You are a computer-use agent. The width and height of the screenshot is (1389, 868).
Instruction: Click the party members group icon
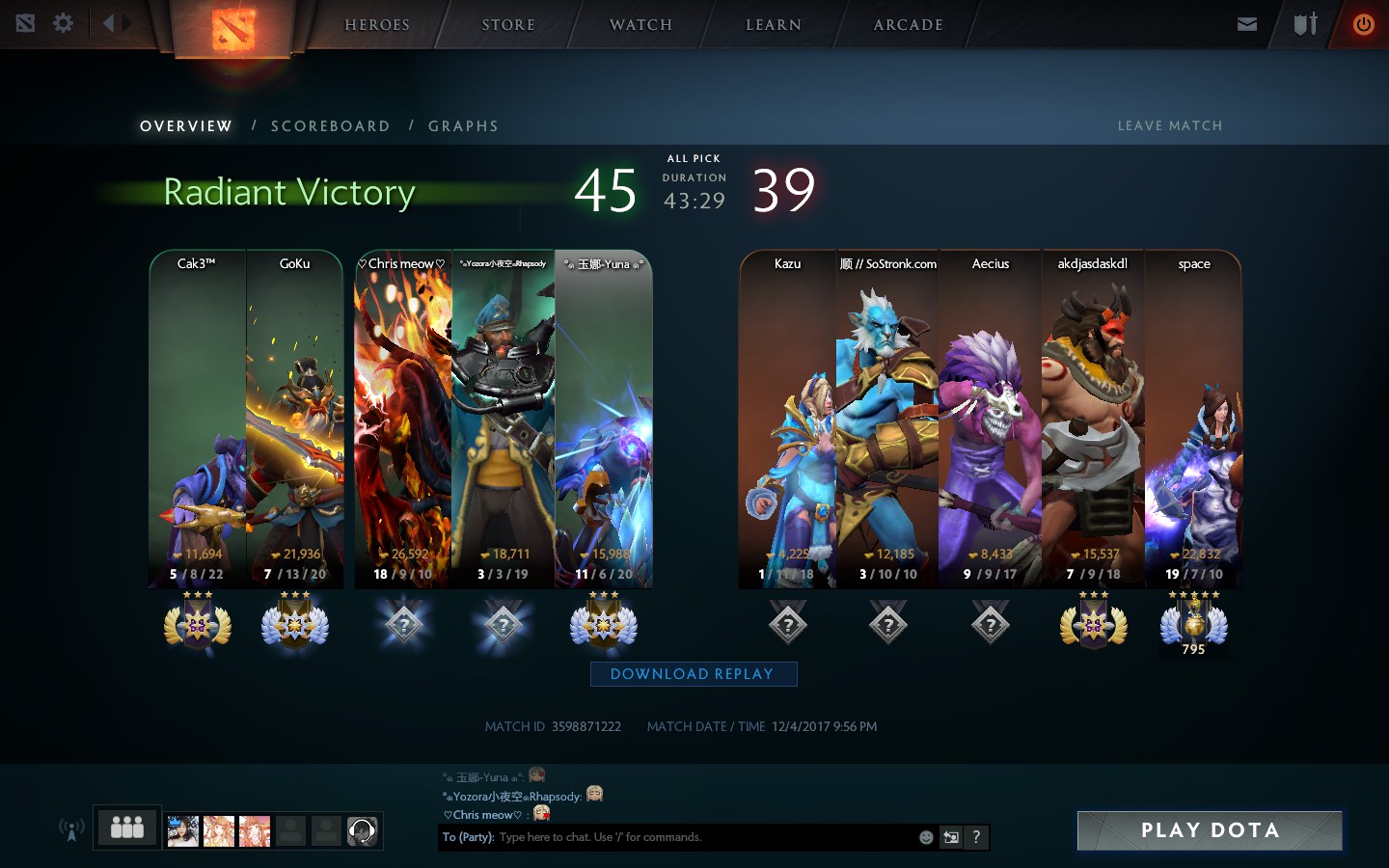(x=126, y=827)
